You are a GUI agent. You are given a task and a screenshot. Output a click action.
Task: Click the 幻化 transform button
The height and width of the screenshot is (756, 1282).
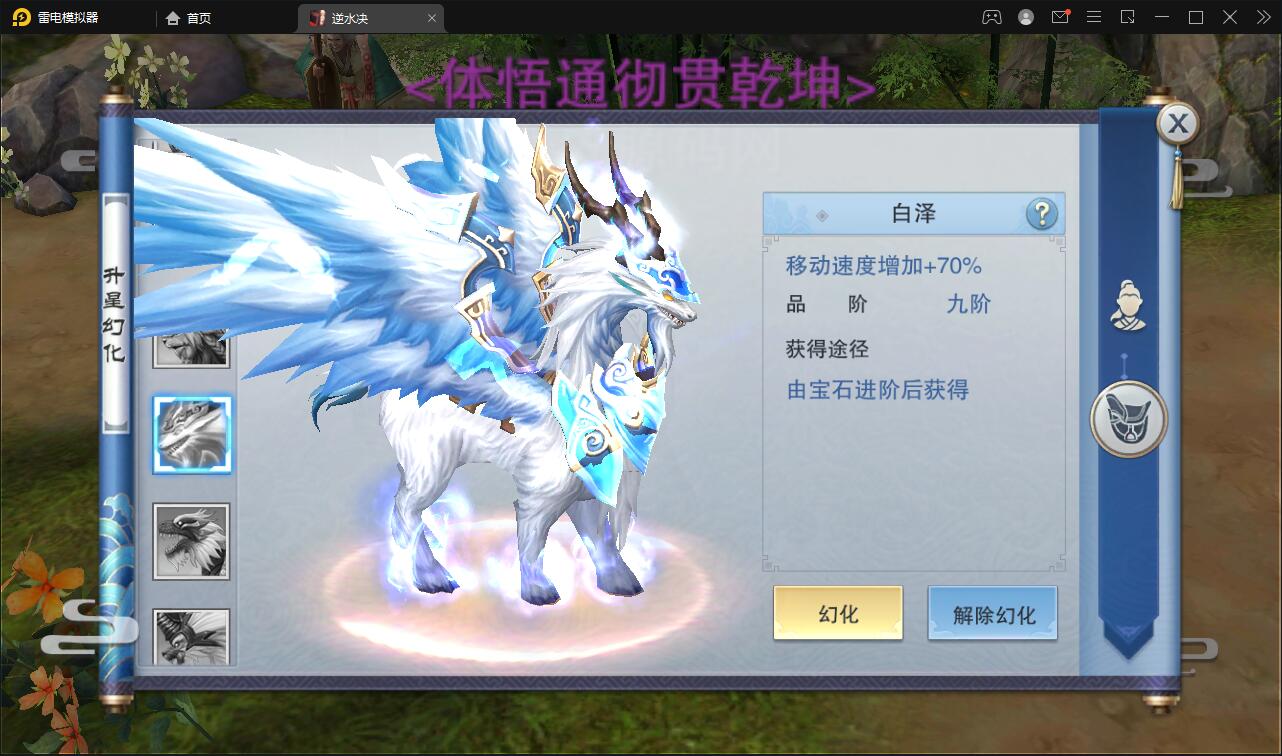836,614
